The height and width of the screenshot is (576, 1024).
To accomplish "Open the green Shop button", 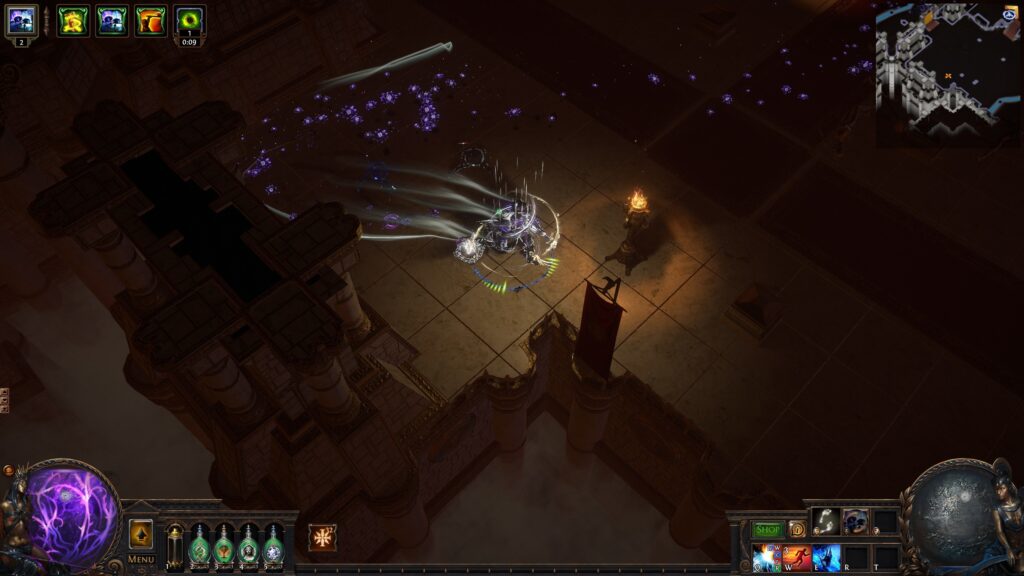I will [768, 529].
